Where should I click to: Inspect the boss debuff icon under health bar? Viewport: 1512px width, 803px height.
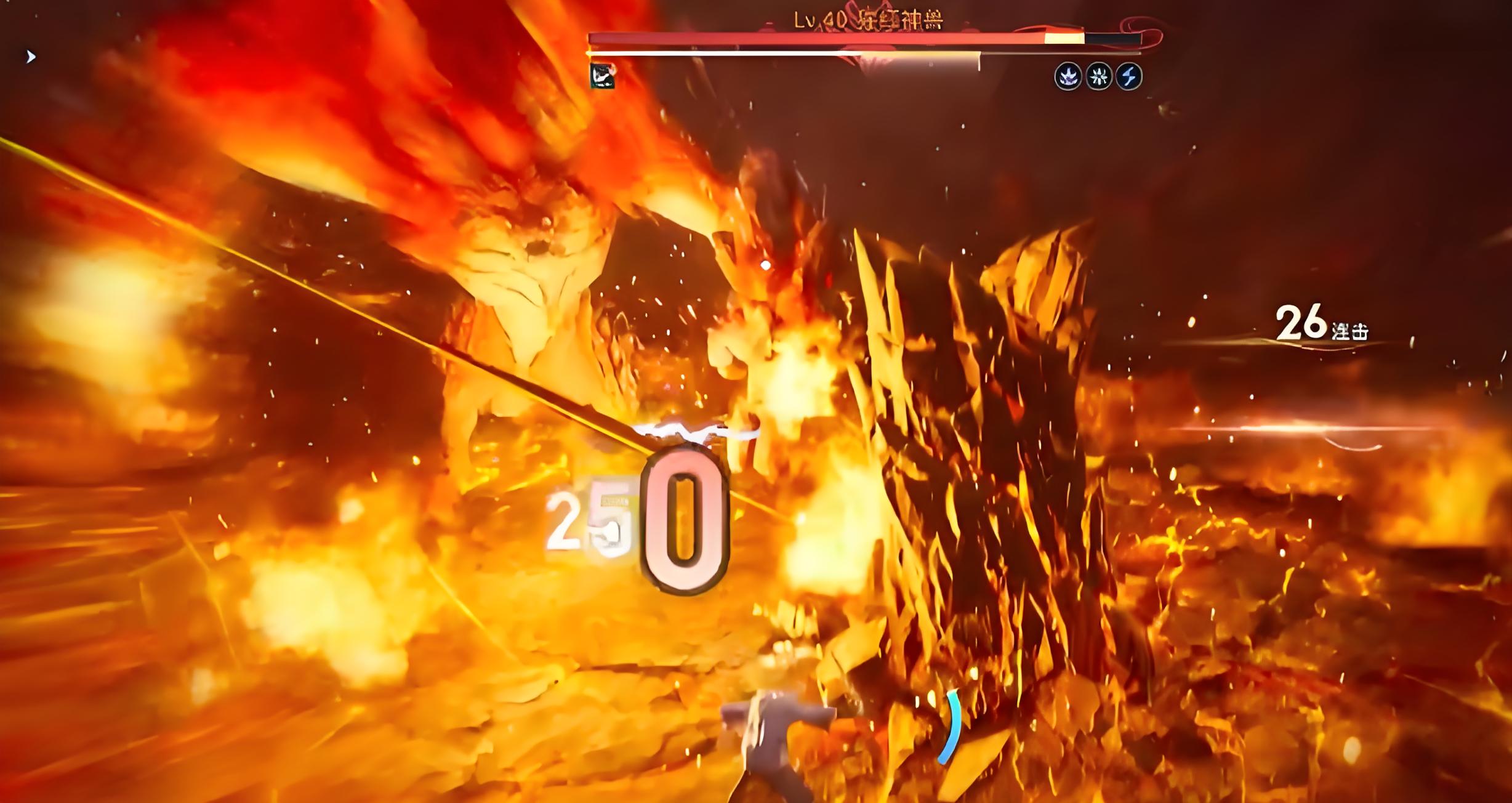point(602,76)
